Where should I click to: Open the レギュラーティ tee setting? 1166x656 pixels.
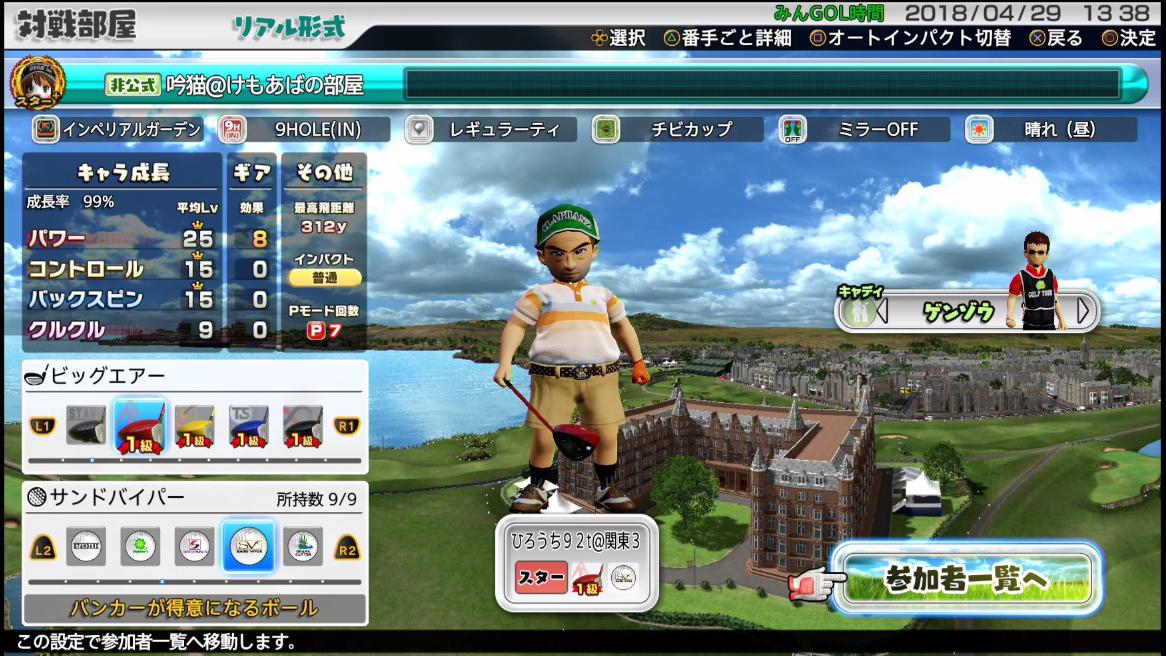tap(490, 129)
